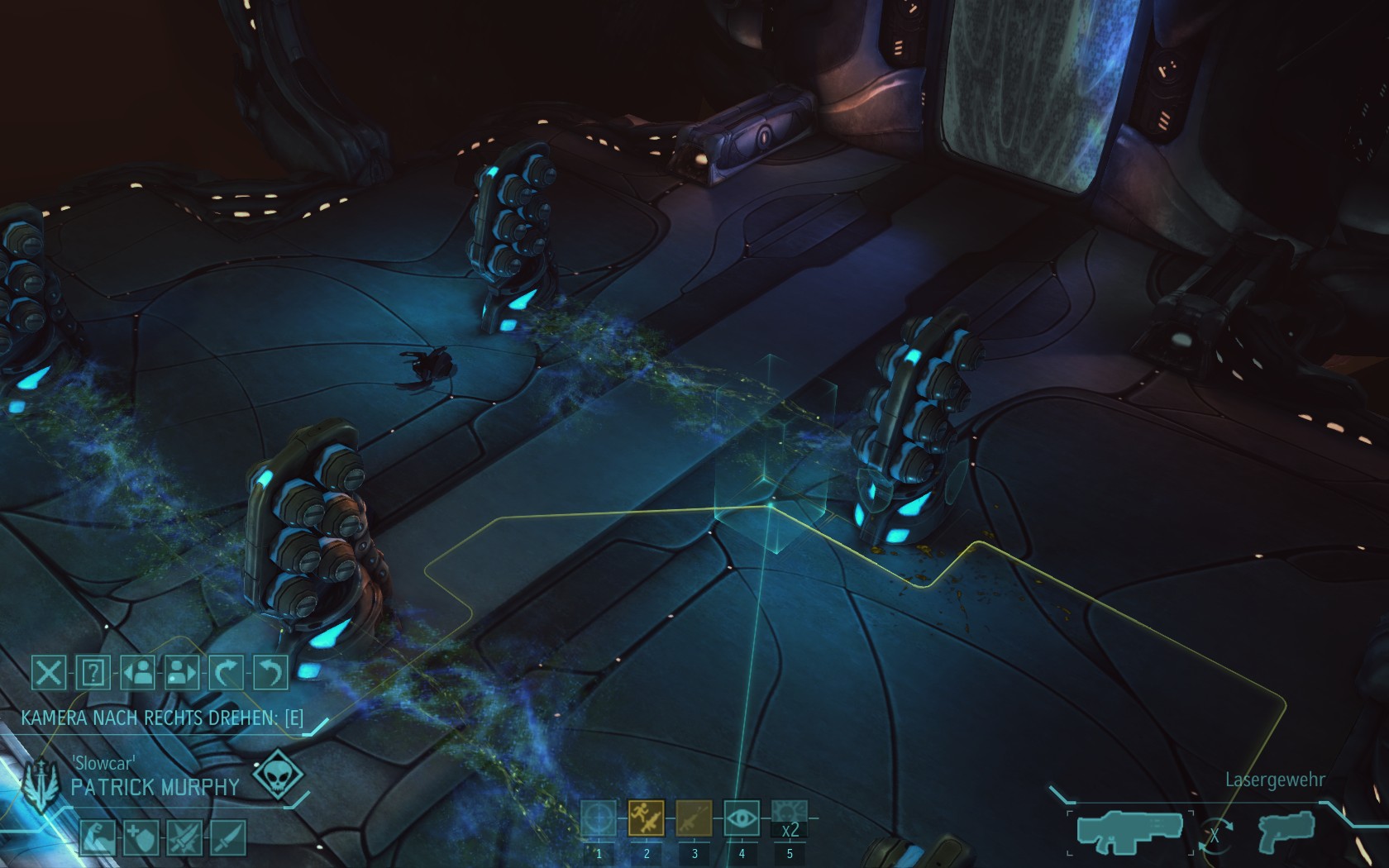1389x868 pixels.
Task: Click the X end-turn button
Action: point(49,673)
